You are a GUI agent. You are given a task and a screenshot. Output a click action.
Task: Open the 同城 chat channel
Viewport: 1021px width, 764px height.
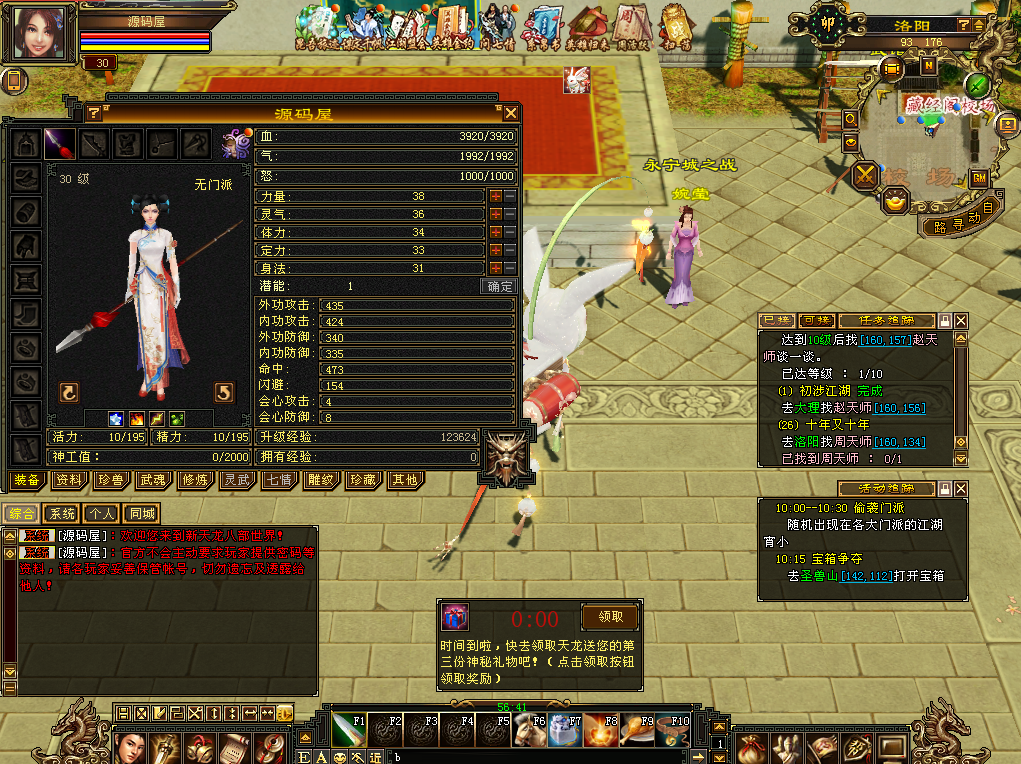[x=142, y=514]
